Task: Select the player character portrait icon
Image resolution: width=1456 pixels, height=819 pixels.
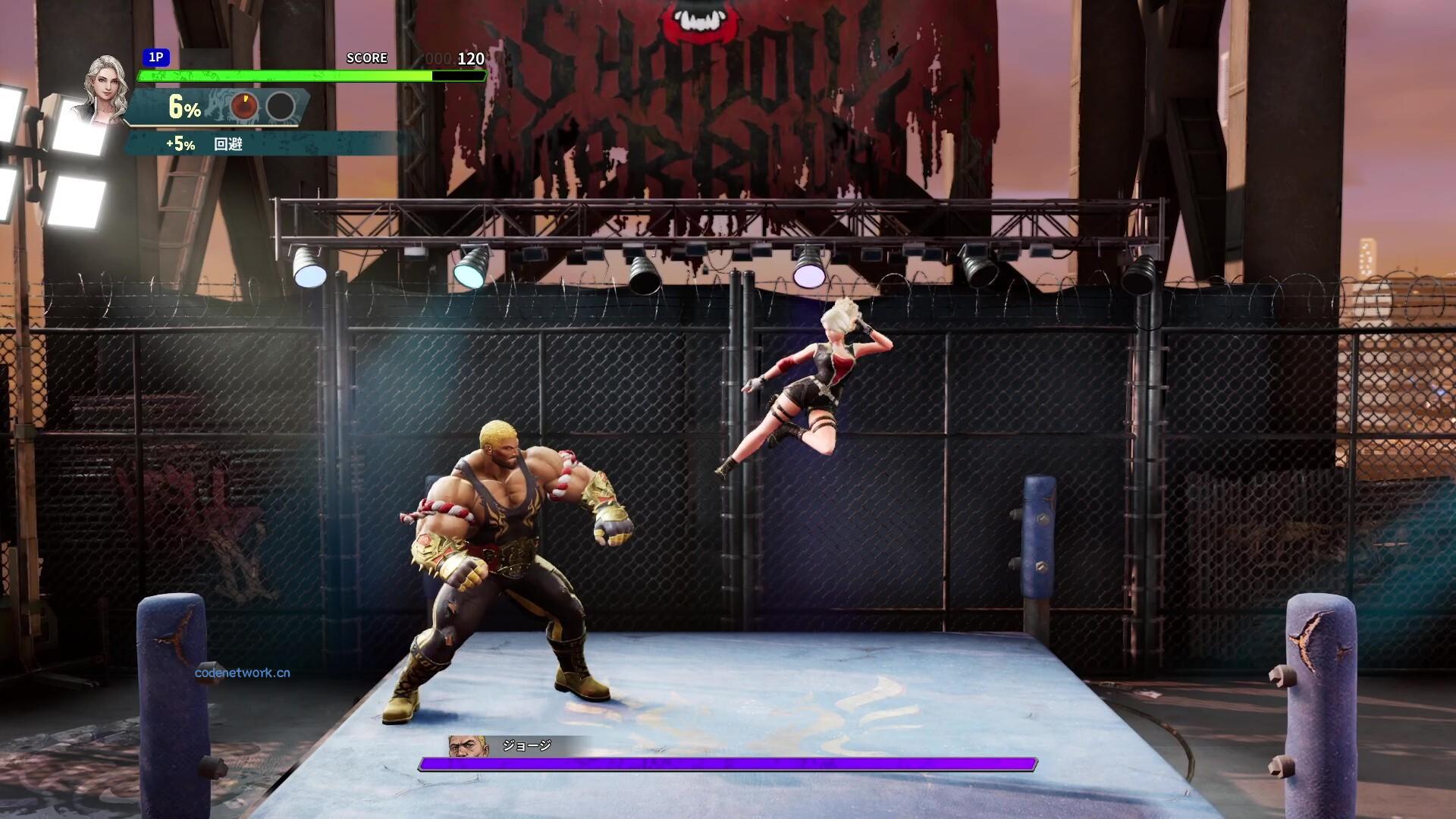Action: pos(105,86)
